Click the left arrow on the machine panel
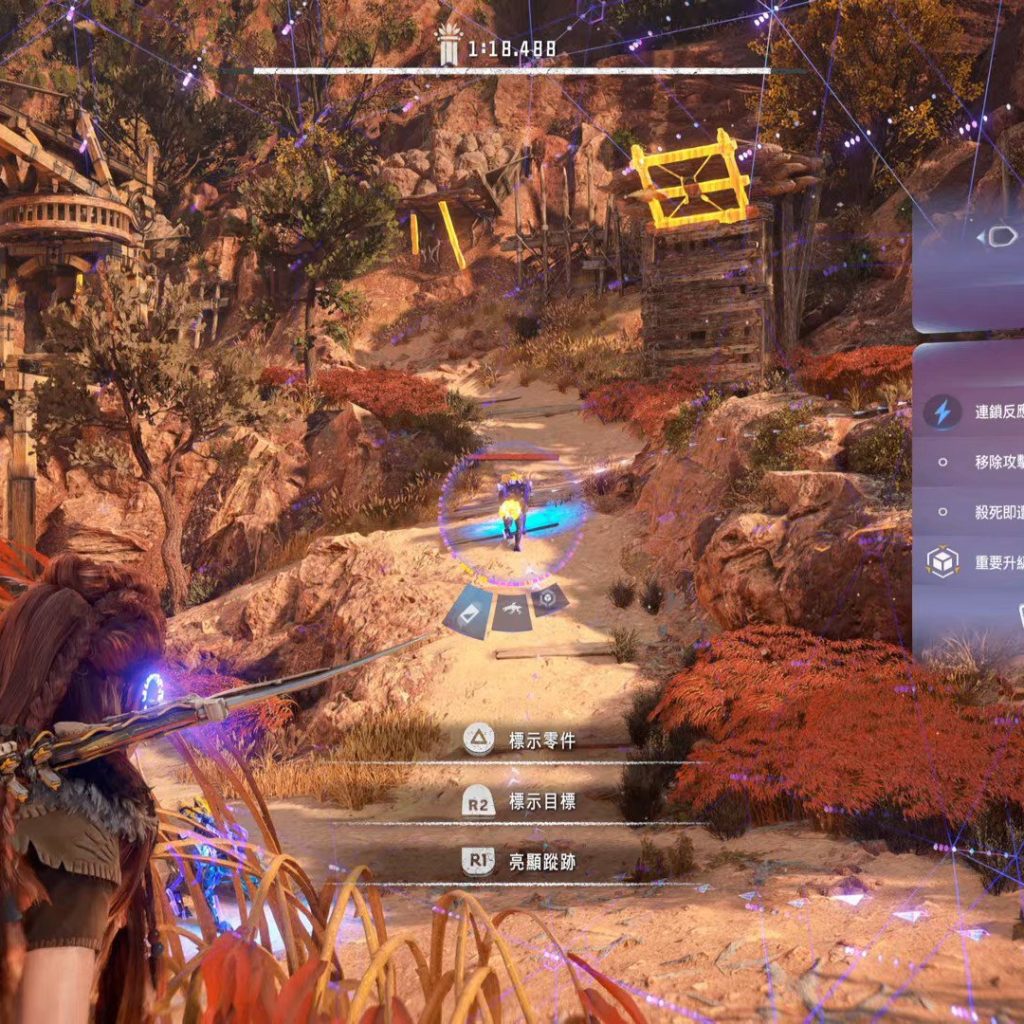The height and width of the screenshot is (1024, 1024). [980, 236]
